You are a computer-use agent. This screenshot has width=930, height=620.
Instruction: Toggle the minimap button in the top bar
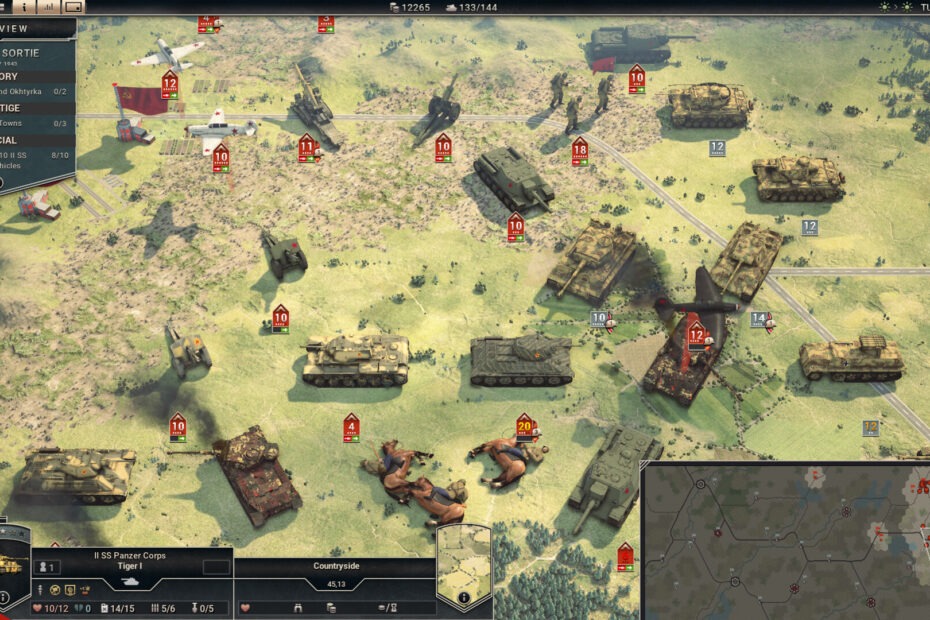point(73,6)
